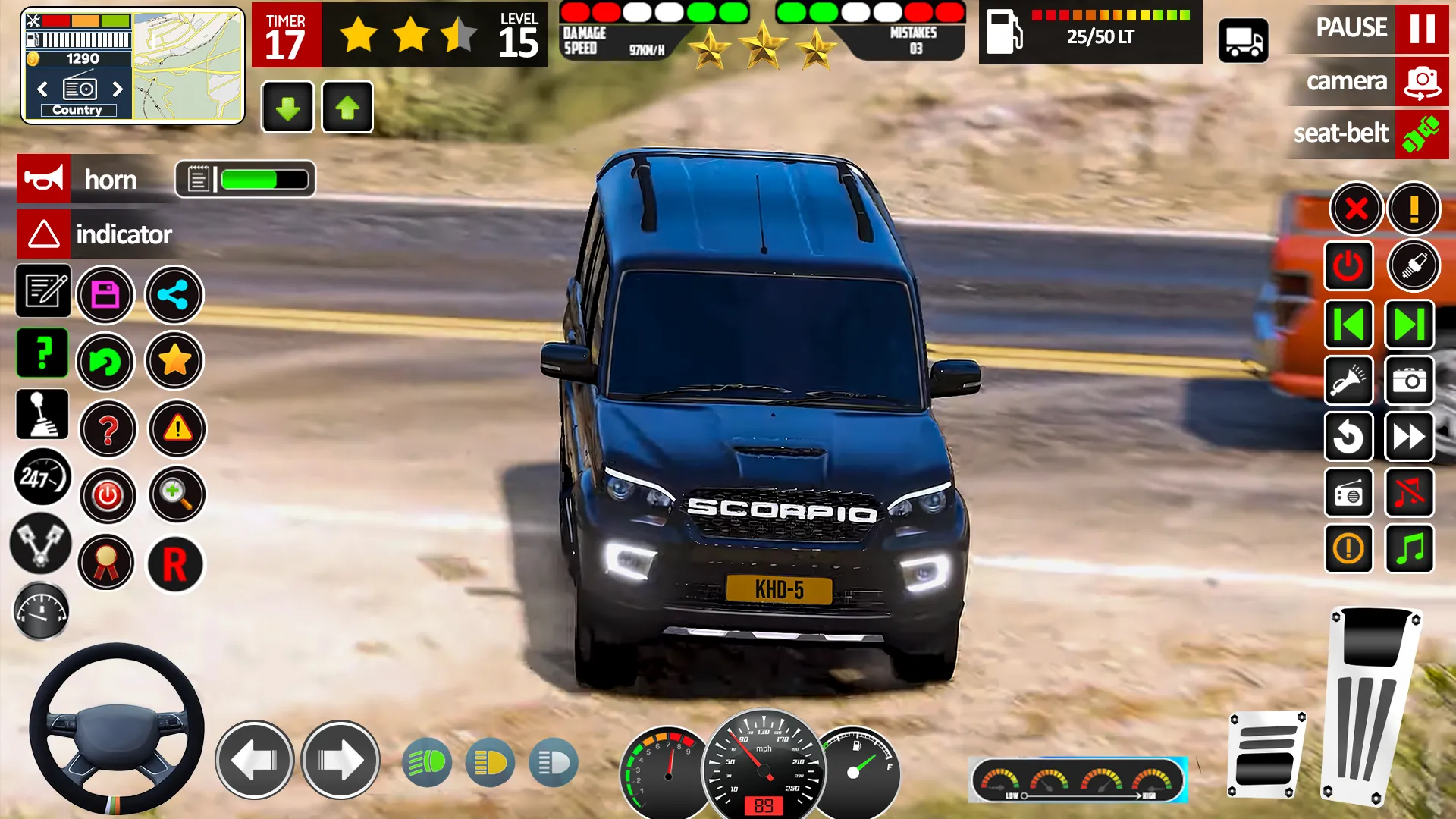
Task: Activate reverse with the R button
Action: point(174,563)
